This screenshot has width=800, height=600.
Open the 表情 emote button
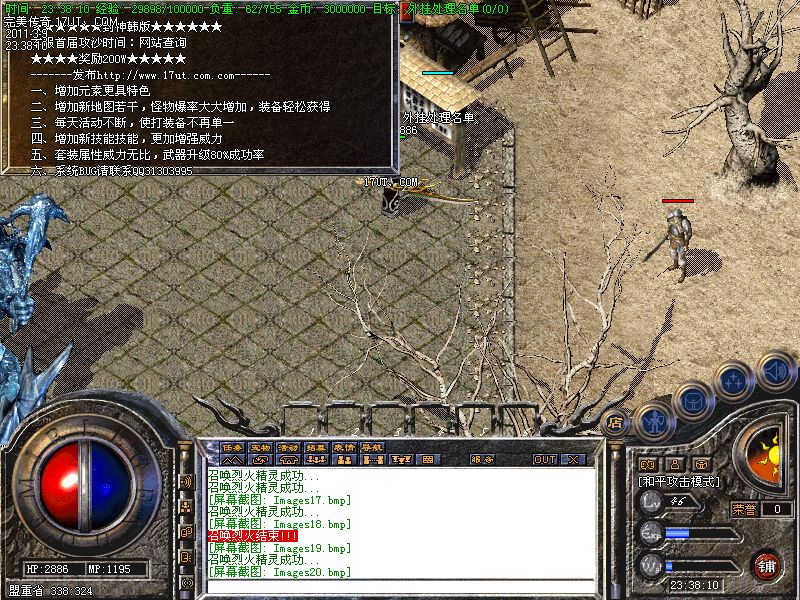tap(344, 447)
